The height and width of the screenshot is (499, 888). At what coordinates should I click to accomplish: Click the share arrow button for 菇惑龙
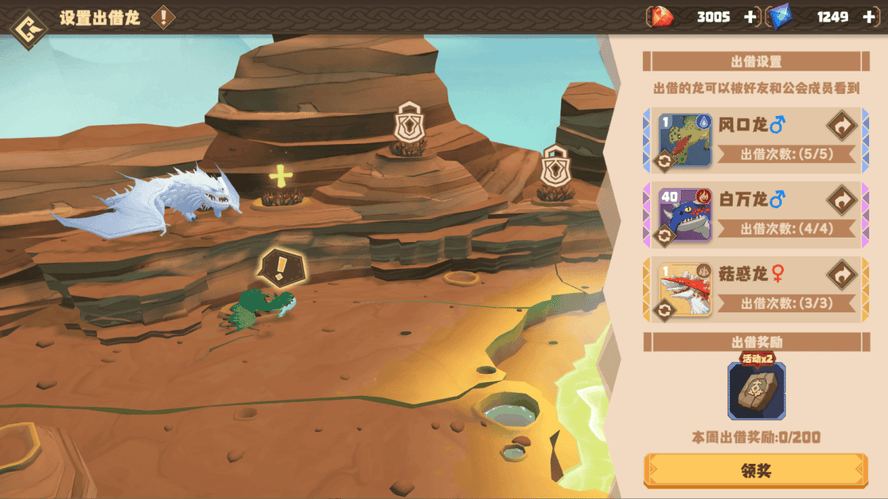840,274
